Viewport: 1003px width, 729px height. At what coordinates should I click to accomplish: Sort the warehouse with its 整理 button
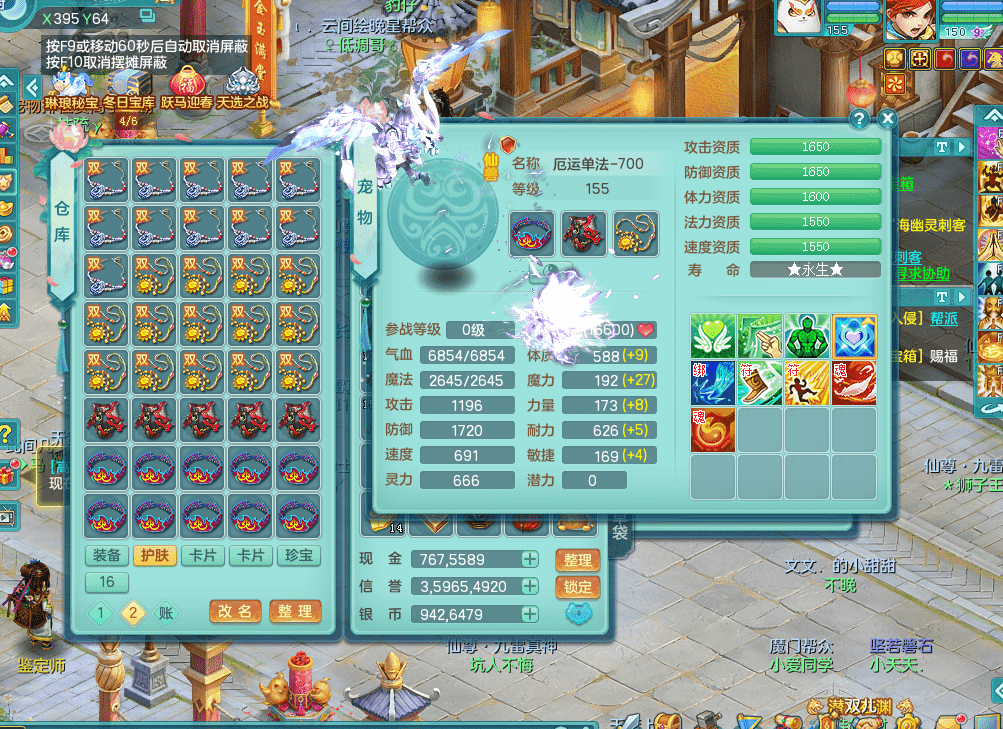click(x=295, y=611)
